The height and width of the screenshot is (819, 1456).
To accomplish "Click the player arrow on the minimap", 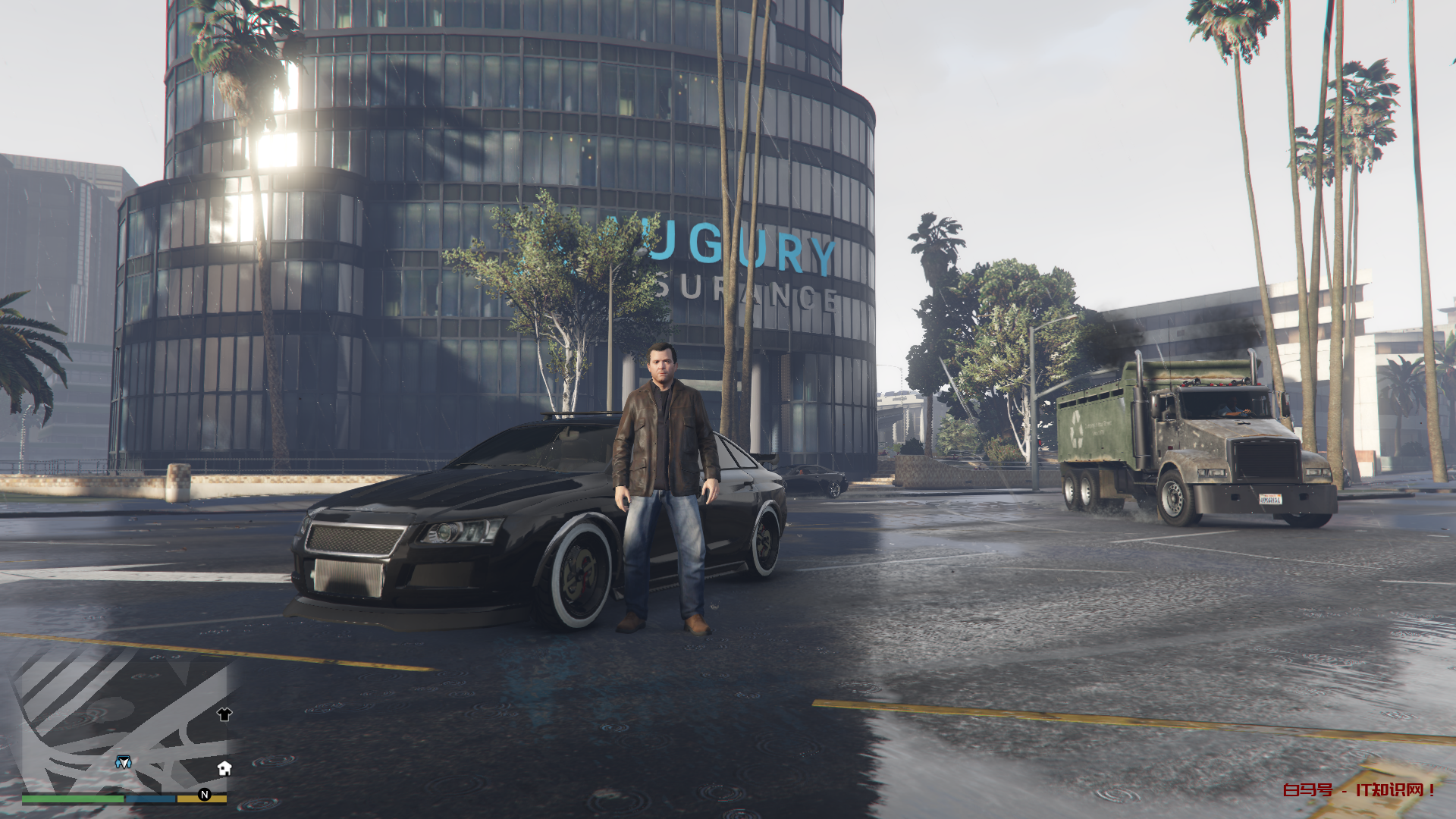I will 123,762.
